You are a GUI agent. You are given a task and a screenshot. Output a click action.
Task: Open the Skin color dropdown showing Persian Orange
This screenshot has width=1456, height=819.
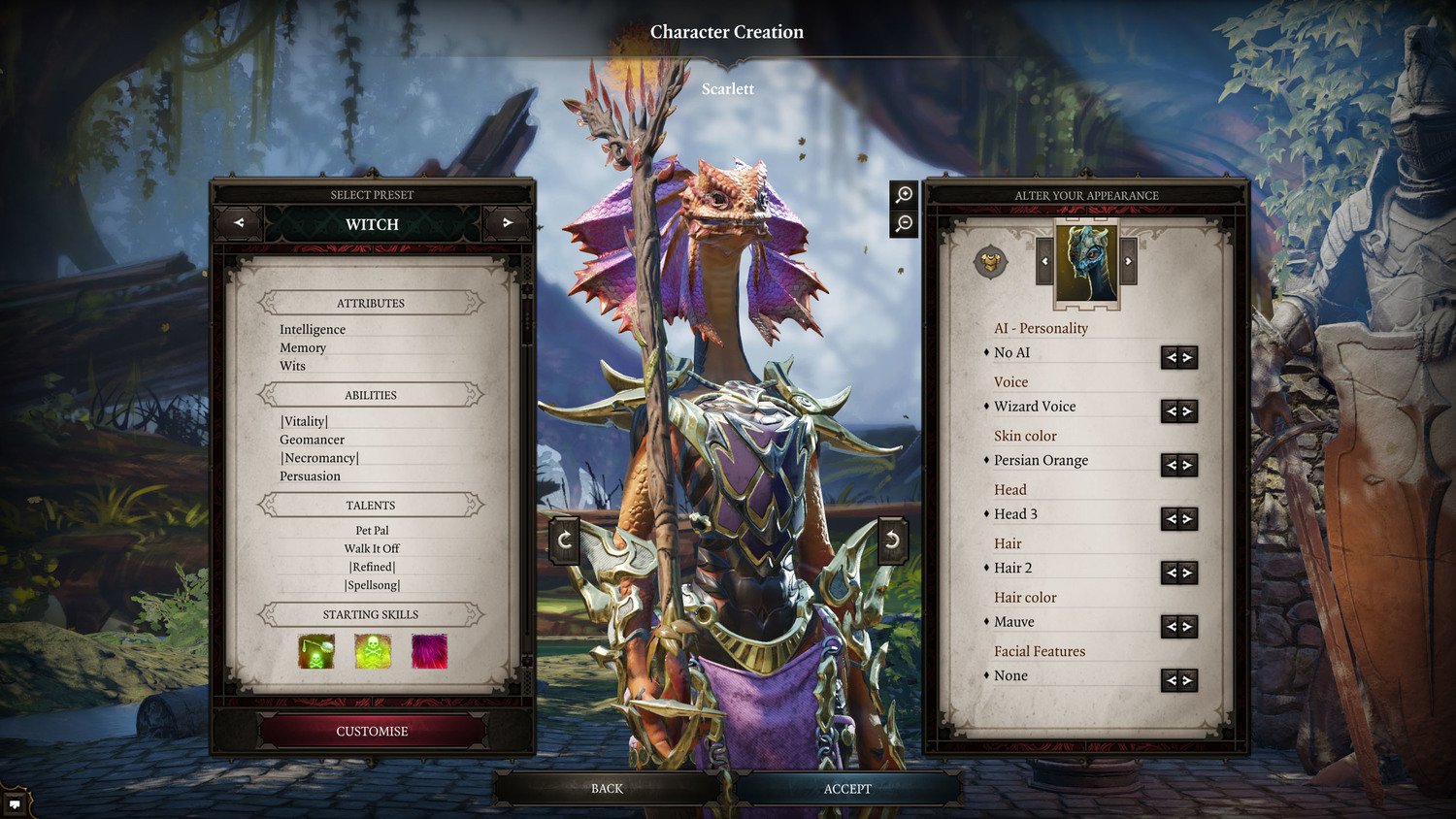pos(1178,465)
